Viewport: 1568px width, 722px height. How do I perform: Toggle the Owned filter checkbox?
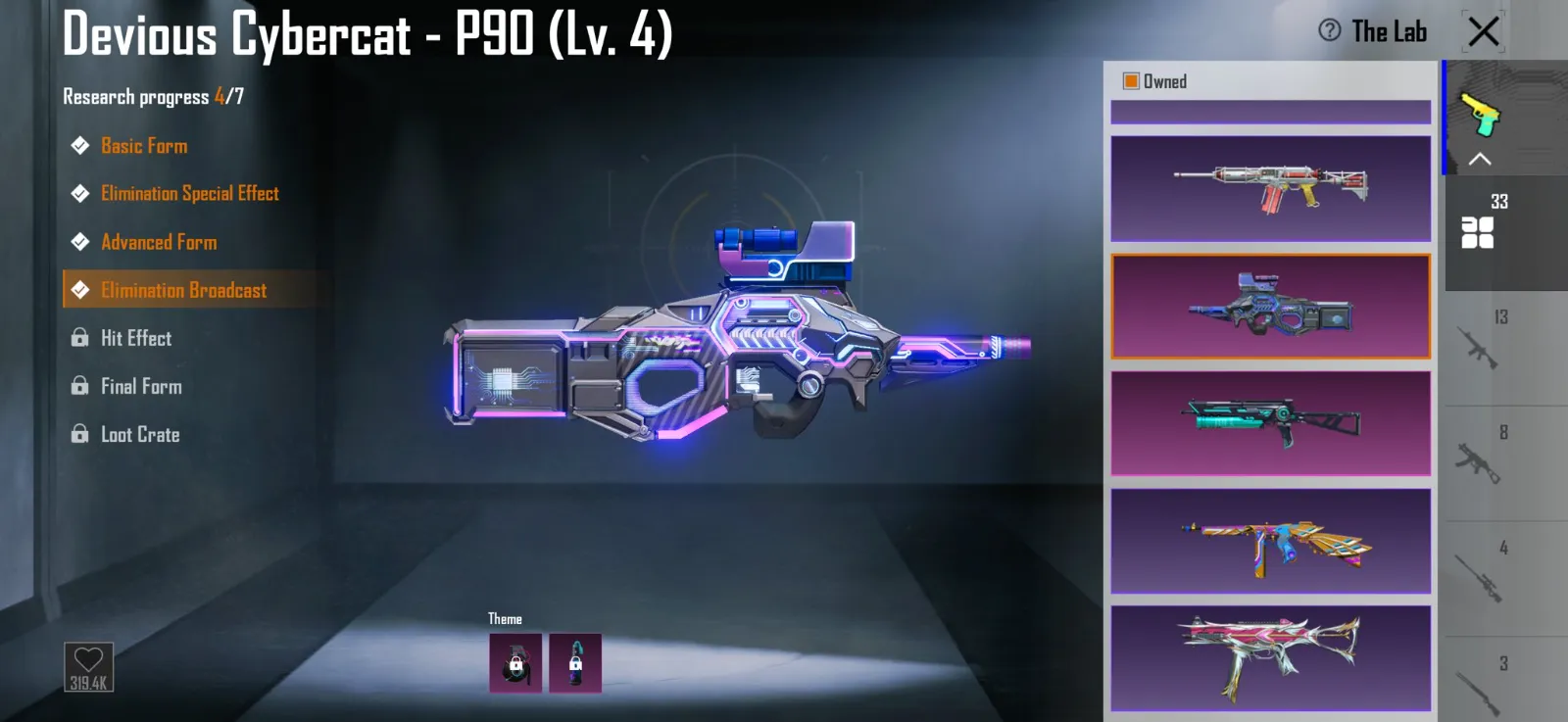1131,81
